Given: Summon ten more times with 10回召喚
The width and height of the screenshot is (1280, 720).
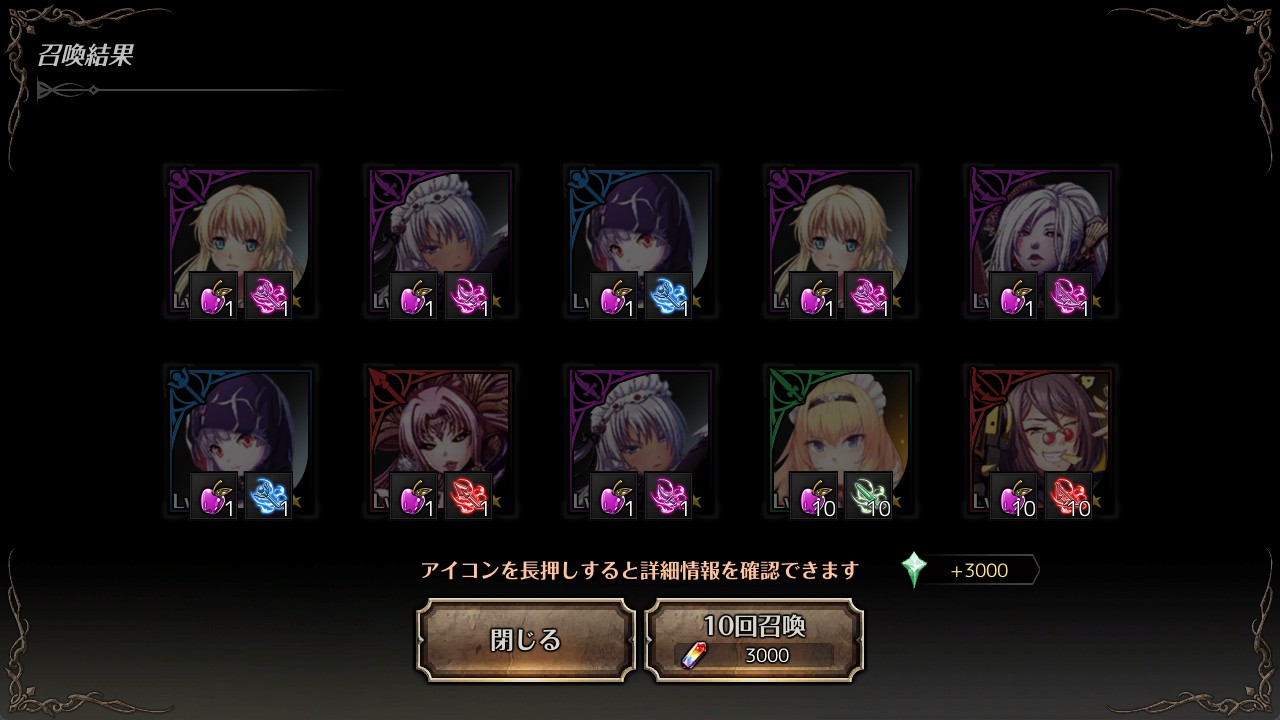Looking at the screenshot, I should pyautogui.click(x=754, y=640).
